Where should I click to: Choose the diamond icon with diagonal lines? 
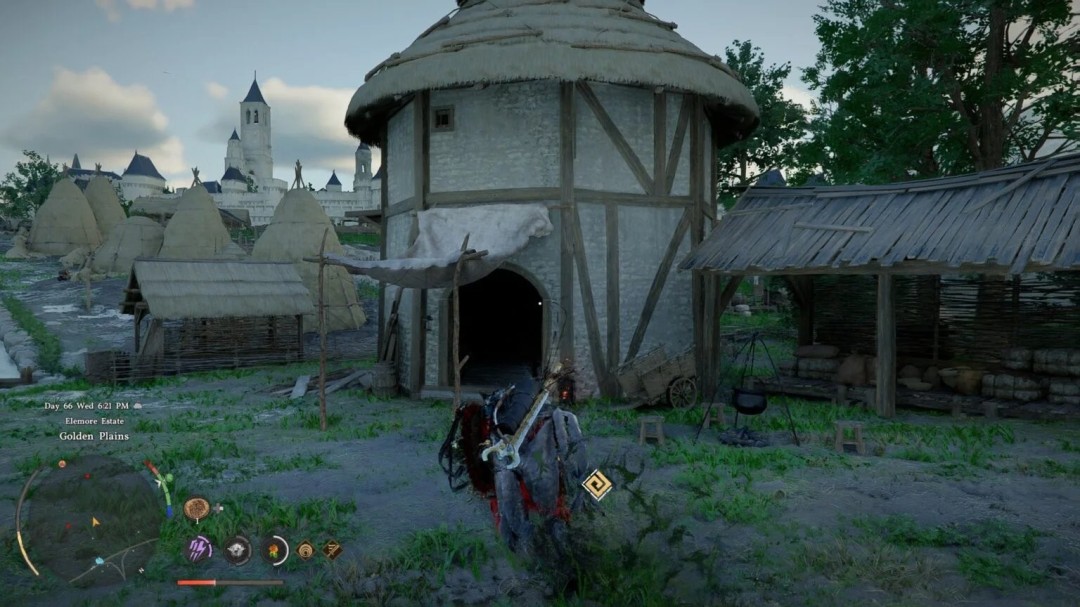click(x=332, y=549)
